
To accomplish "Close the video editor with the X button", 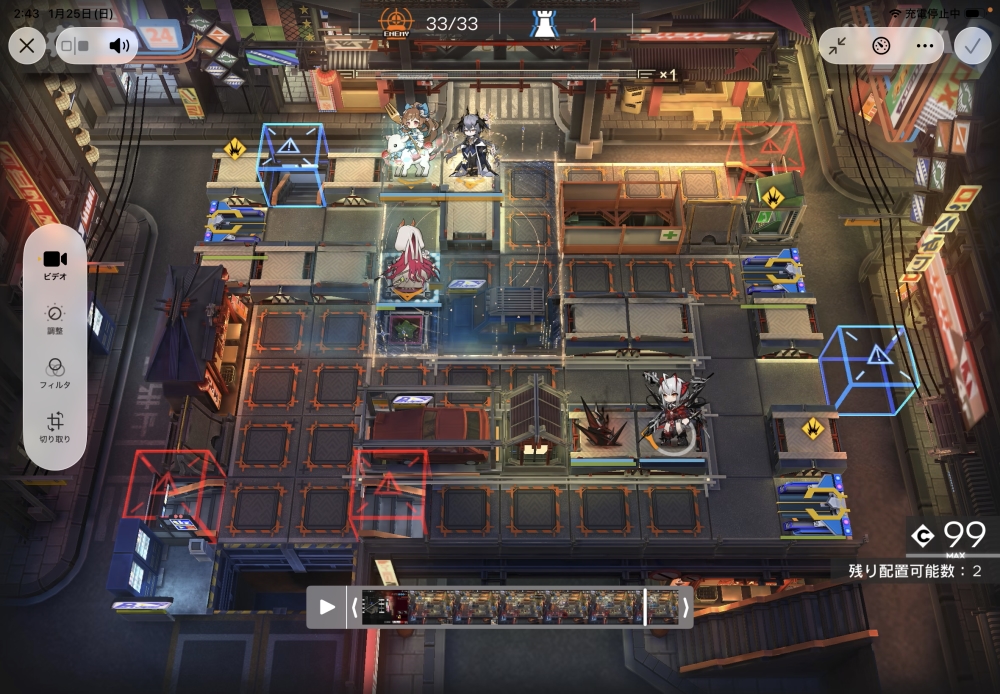I will (27, 45).
